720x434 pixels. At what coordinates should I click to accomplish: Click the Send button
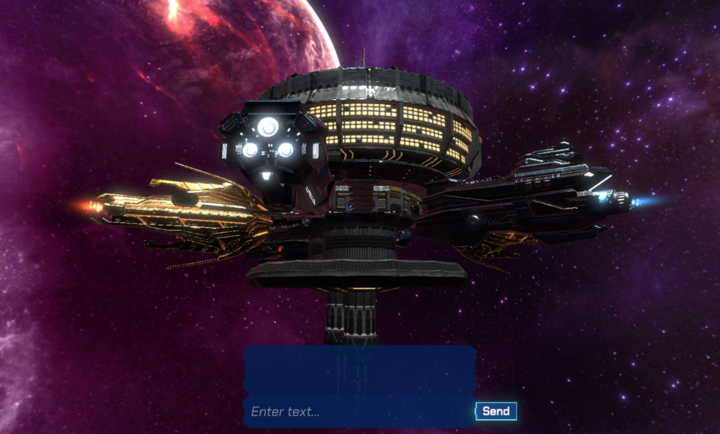(x=496, y=411)
